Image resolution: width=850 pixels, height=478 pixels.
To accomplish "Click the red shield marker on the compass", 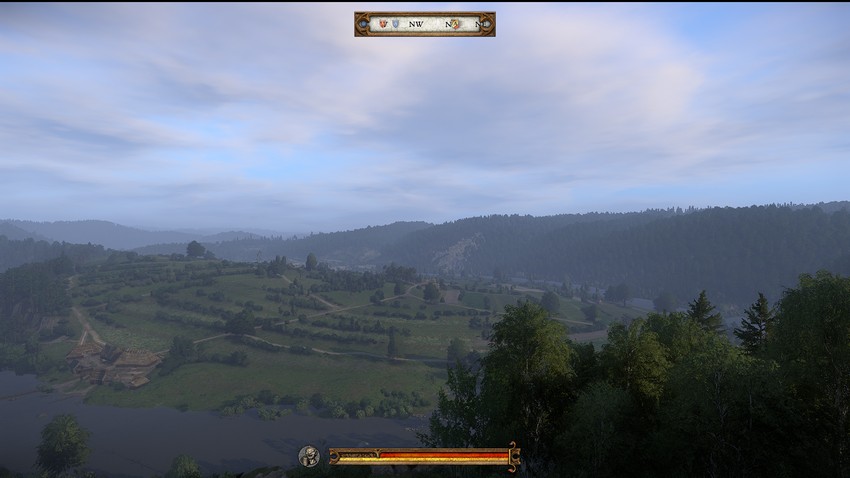I will click(x=382, y=23).
